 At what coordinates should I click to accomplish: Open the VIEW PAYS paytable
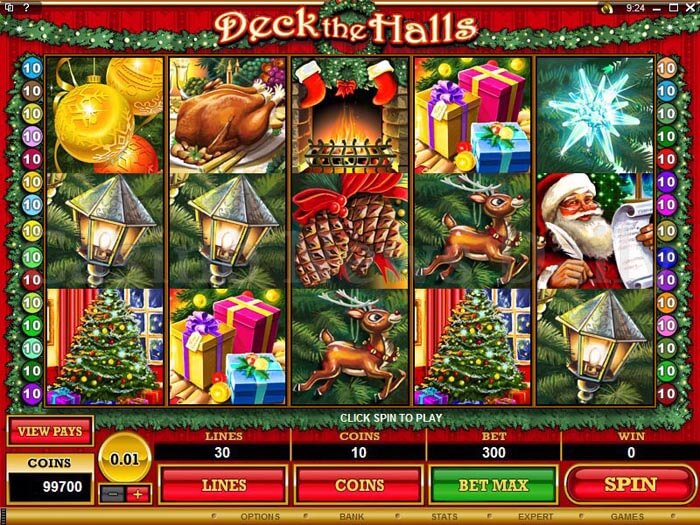(49, 431)
